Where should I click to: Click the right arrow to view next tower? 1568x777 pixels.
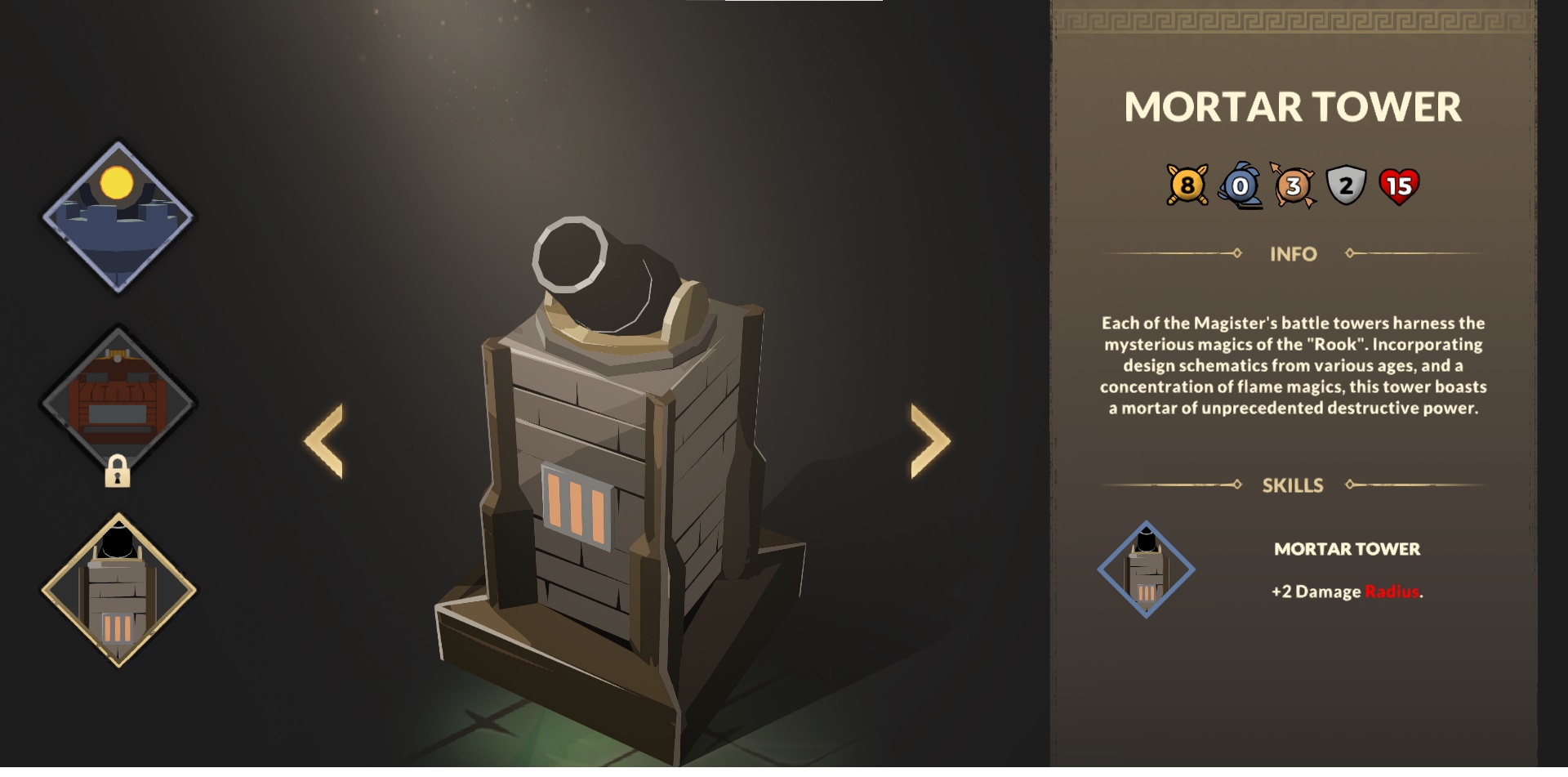(x=929, y=441)
